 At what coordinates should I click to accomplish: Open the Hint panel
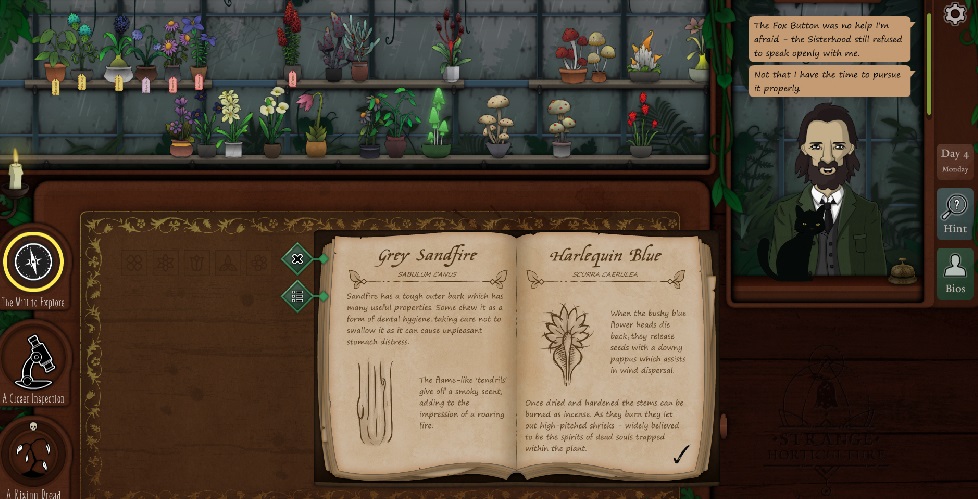coord(955,214)
